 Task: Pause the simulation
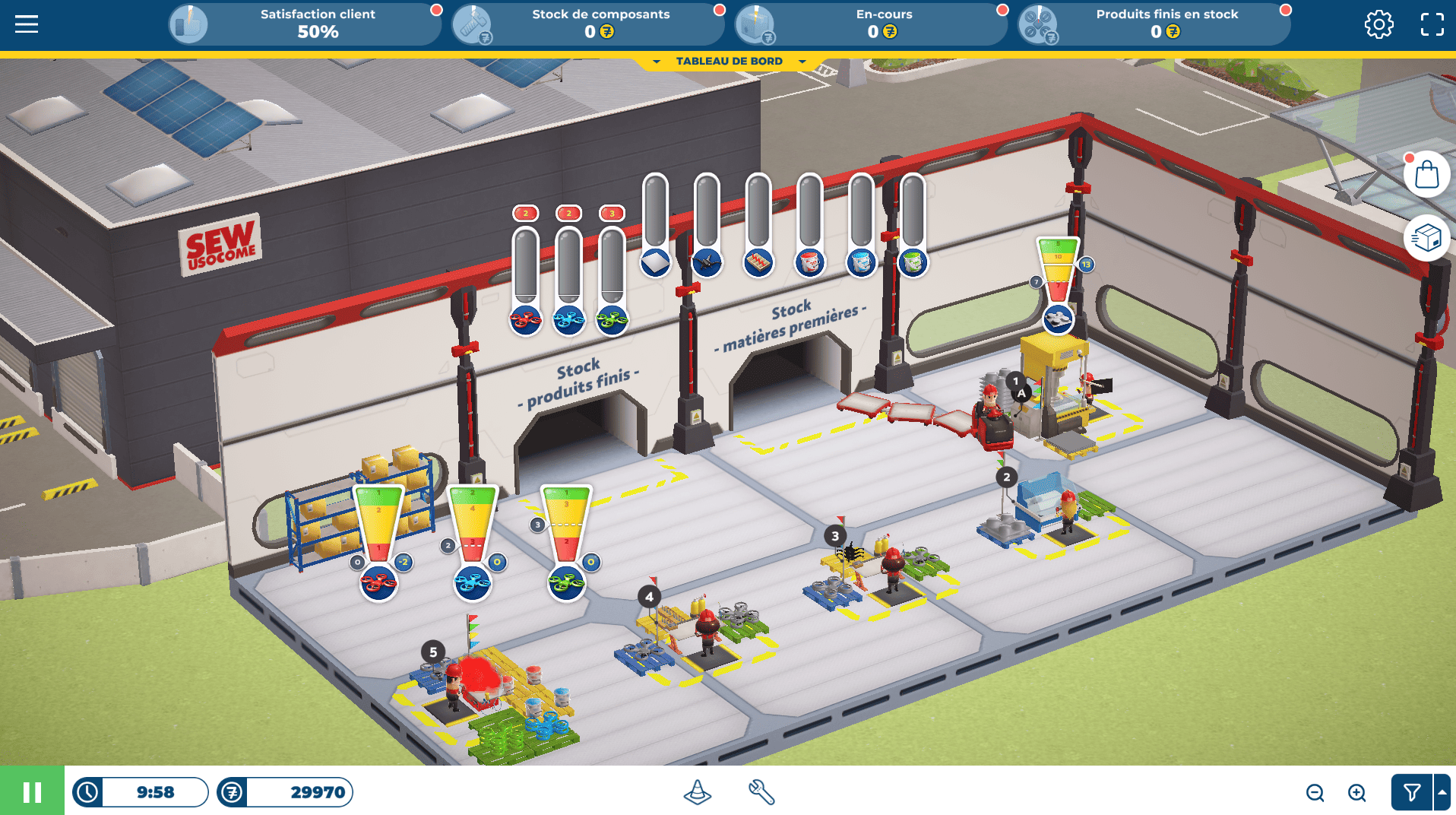click(x=32, y=792)
